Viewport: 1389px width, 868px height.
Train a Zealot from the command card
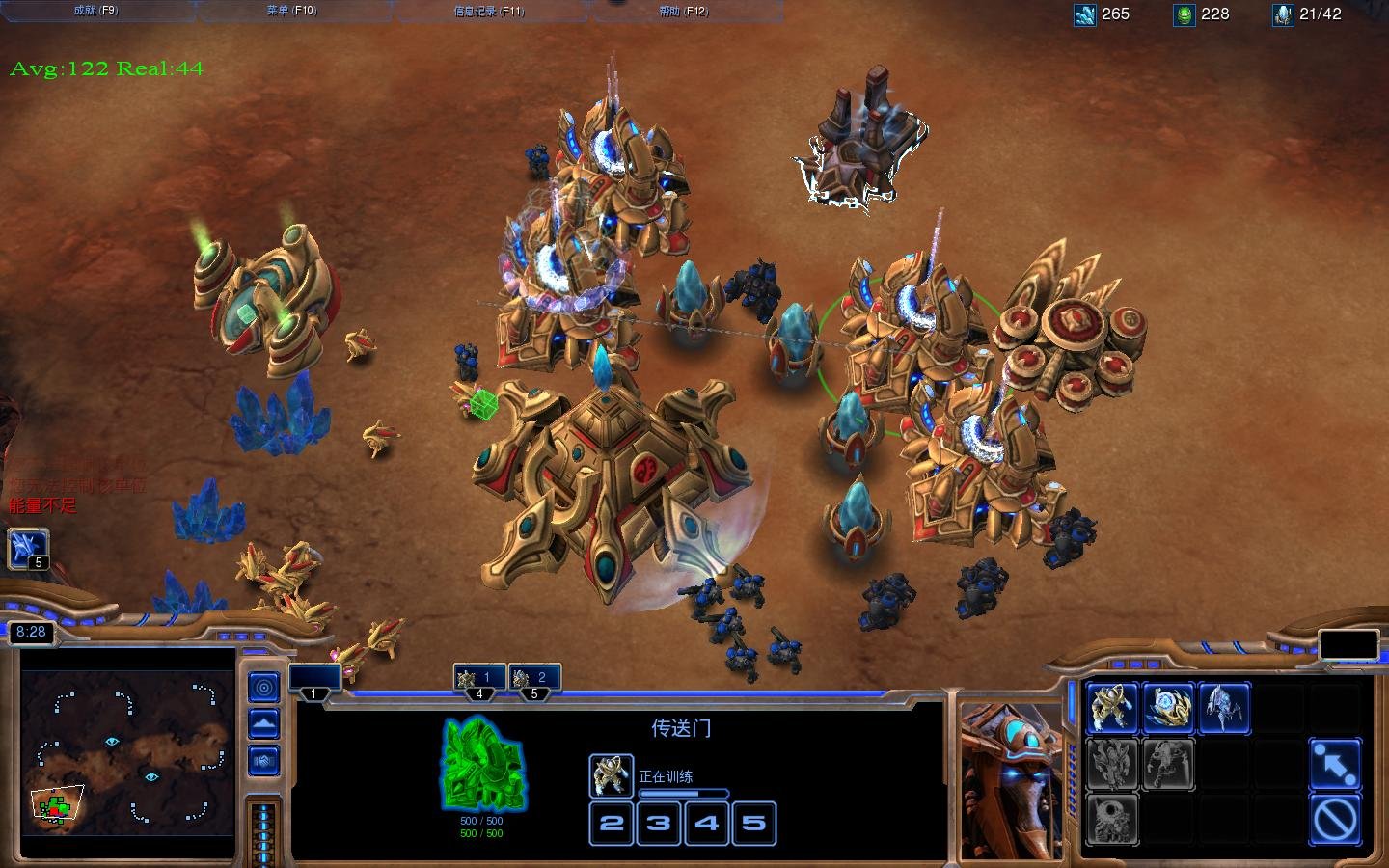click(1112, 707)
